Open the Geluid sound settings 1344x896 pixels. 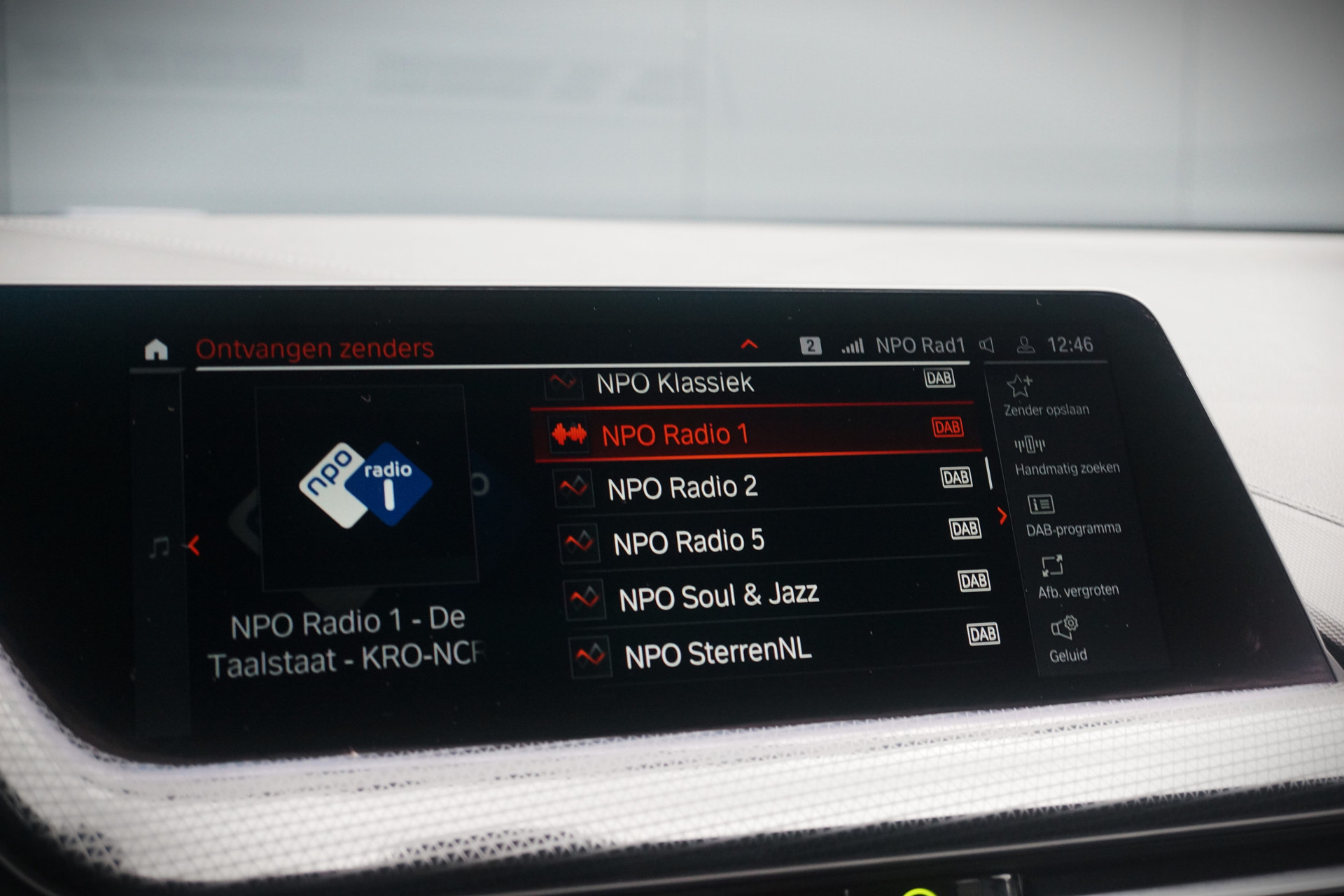pyautogui.click(x=1067, y=638)
